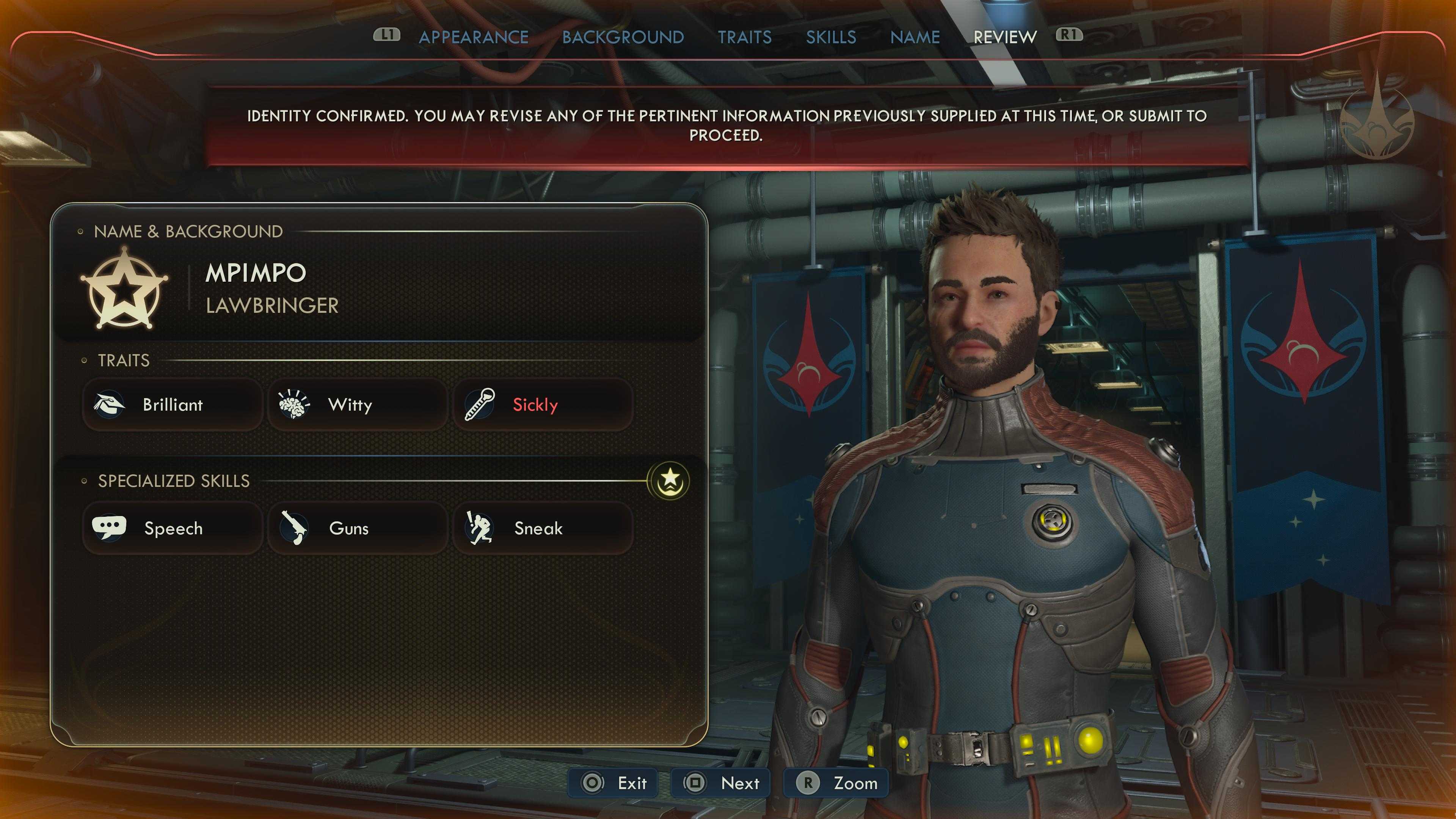This screenshot has height=819, width=1456.
Task: Switch to the Name tab
Action: [915, 37]
